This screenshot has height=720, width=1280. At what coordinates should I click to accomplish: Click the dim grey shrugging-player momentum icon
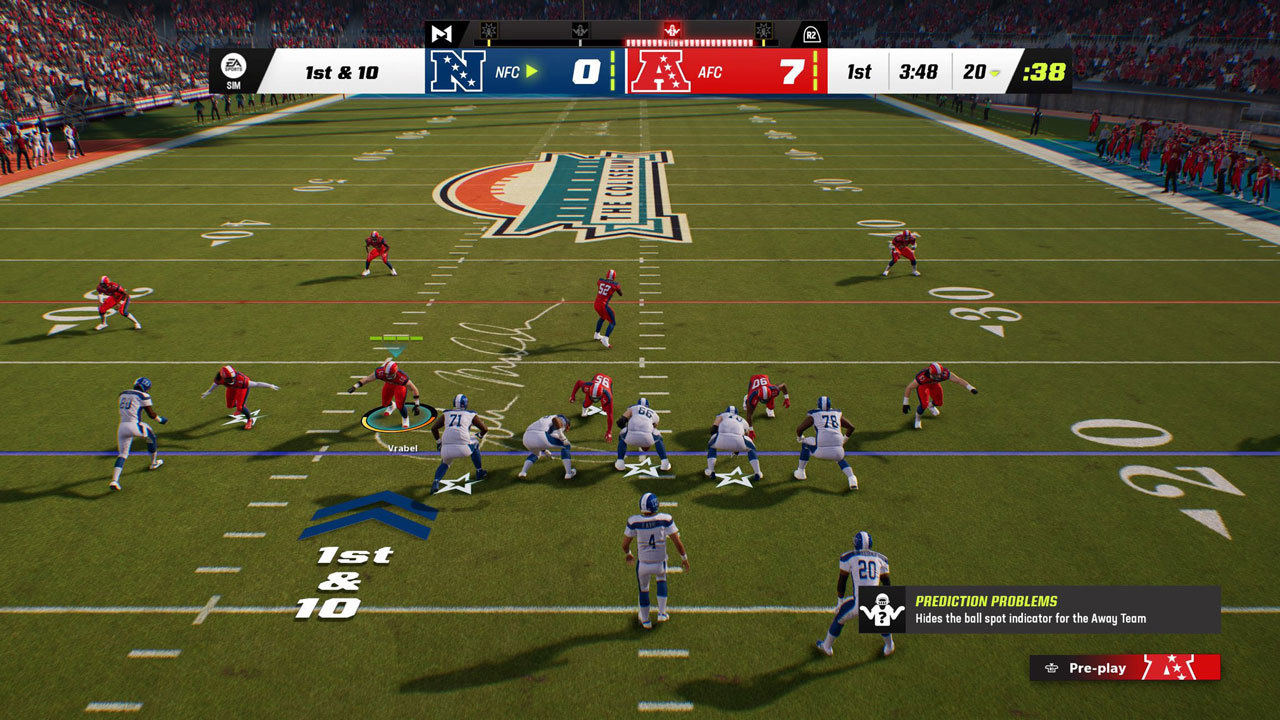pyautogui.click(x=580, y=31)
